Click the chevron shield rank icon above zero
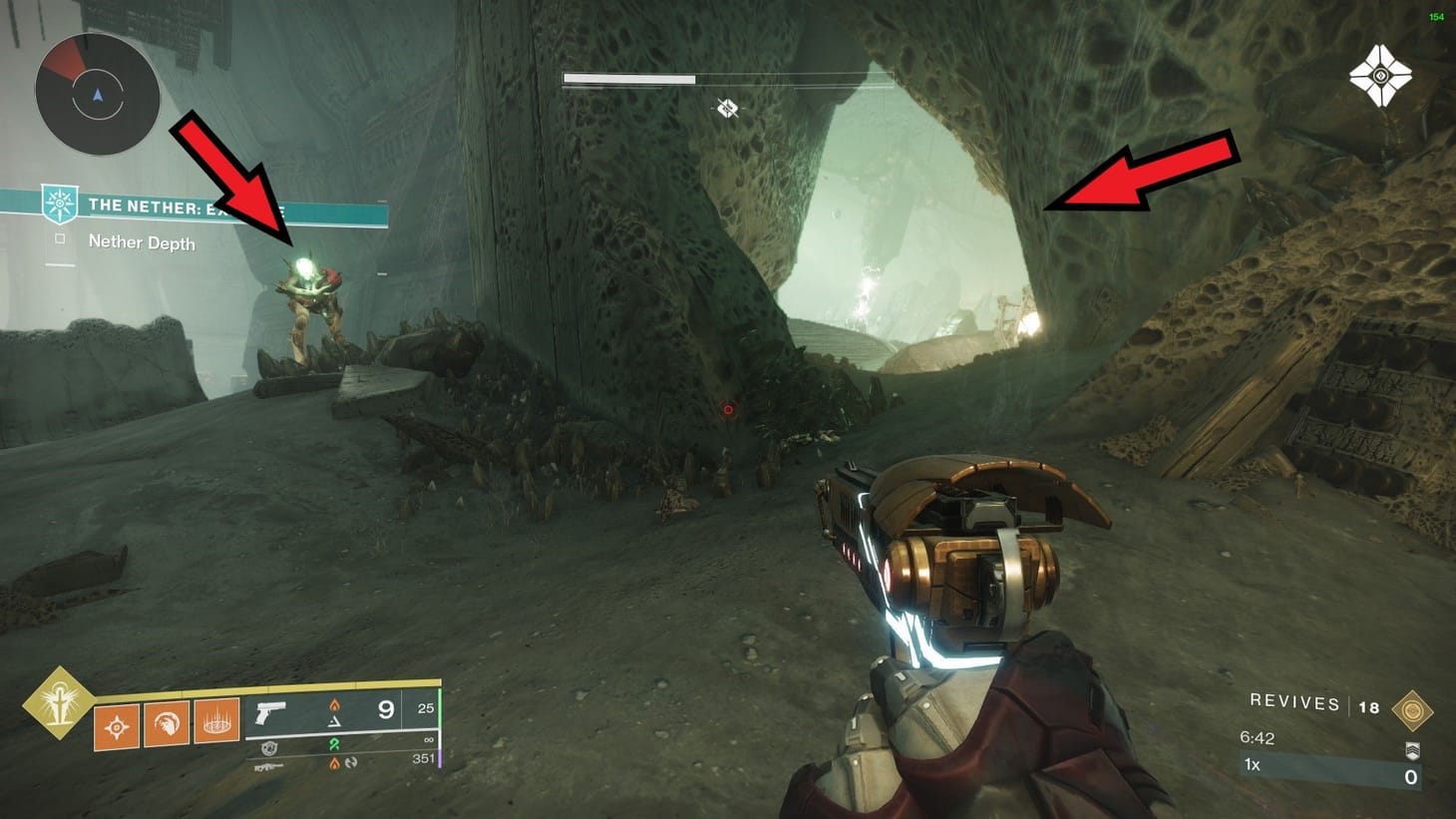The image size is (1456, 819). [x=1412, y=751]
